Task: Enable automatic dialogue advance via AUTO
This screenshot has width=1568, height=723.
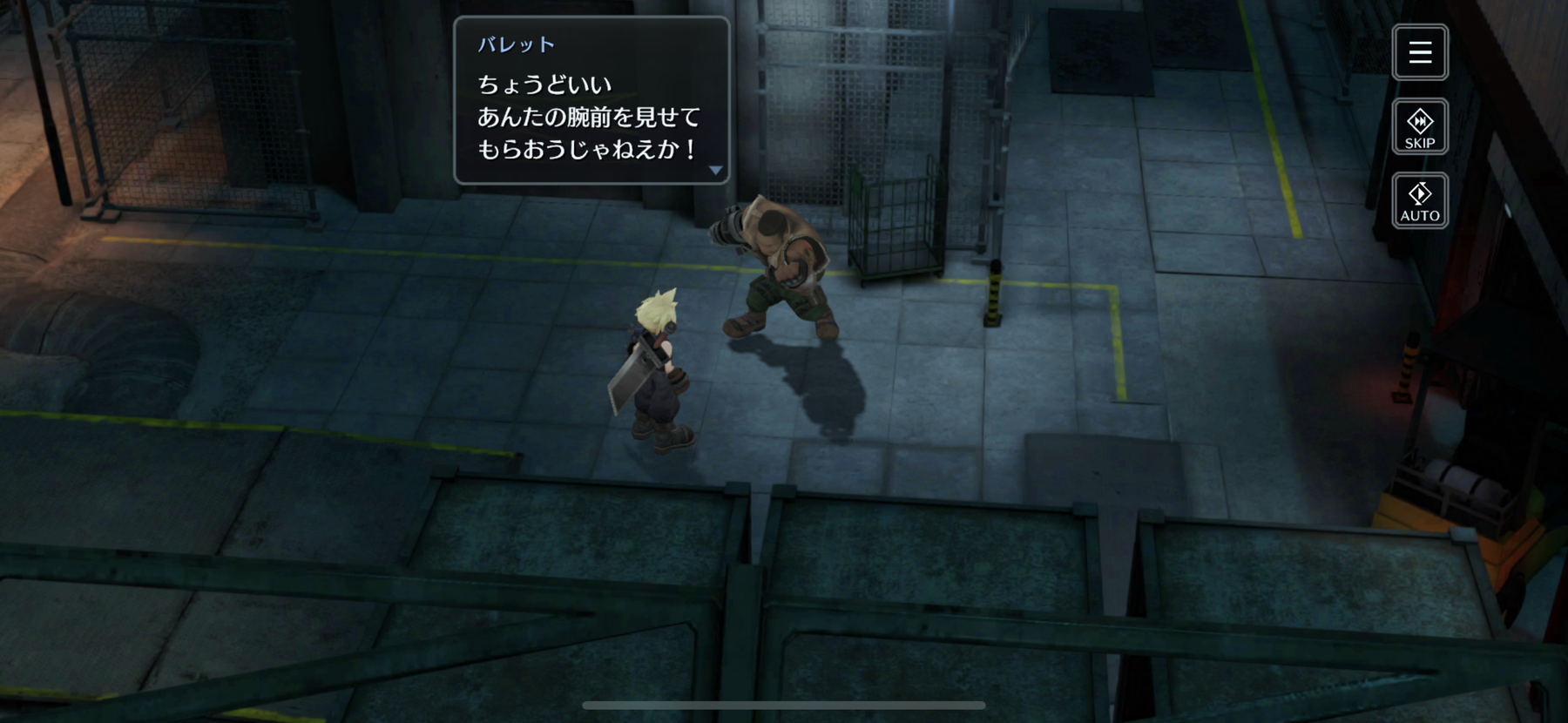Action: point(1420,200)
